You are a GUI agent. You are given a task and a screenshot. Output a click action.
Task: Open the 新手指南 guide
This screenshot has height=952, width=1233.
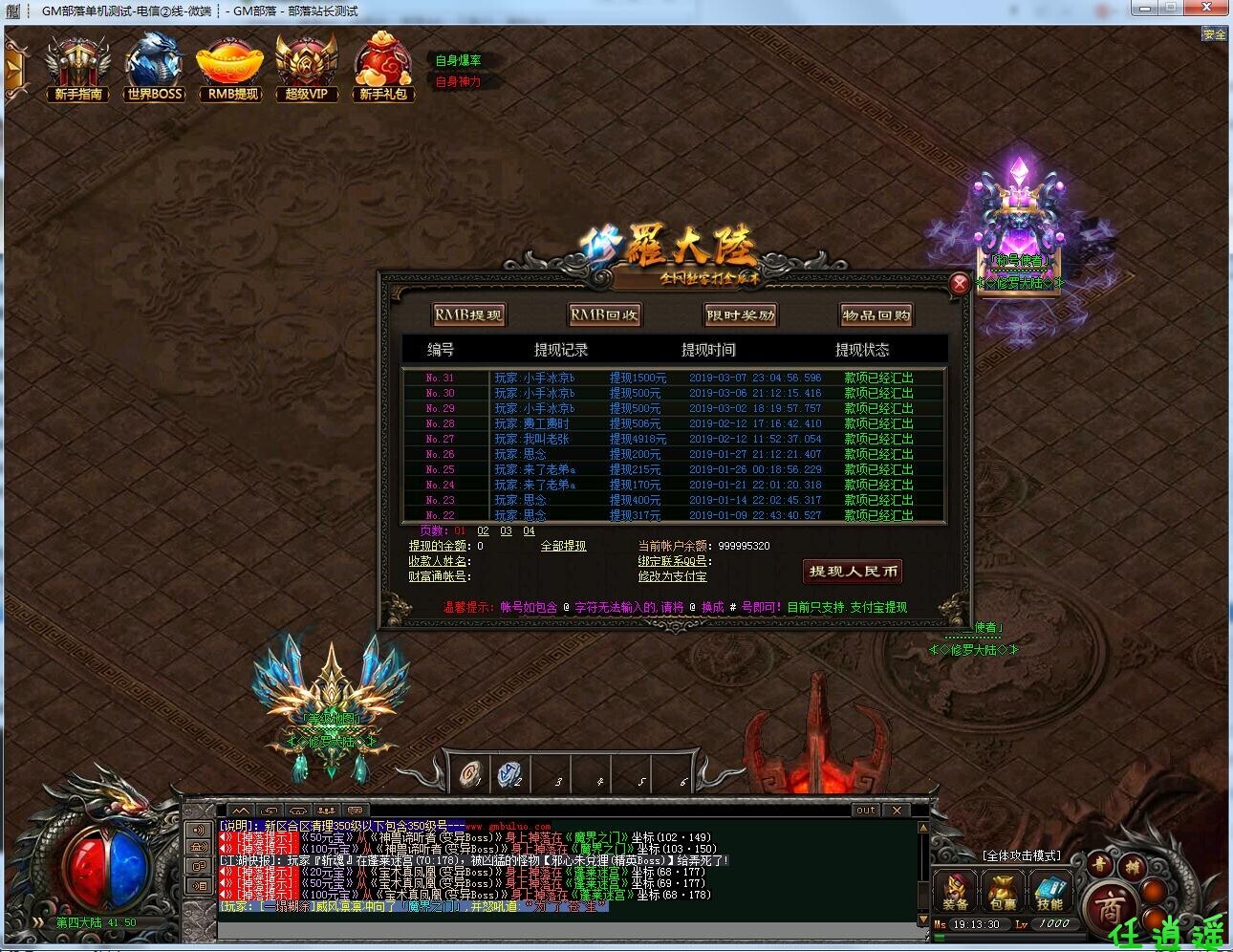click(78, 67)
